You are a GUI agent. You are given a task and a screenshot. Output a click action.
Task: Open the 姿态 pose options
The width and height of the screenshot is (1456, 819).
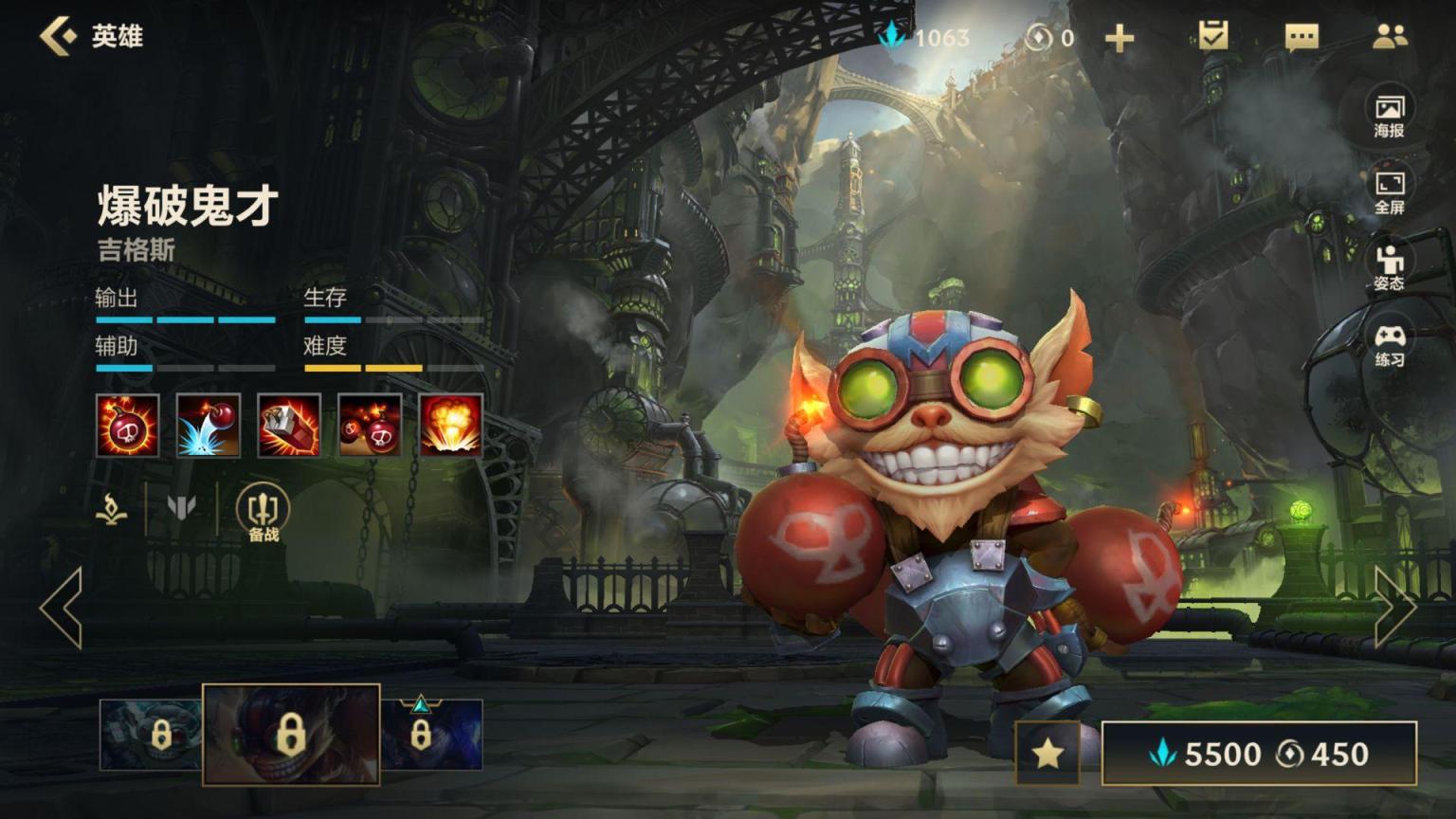[x=1389, y=268]
